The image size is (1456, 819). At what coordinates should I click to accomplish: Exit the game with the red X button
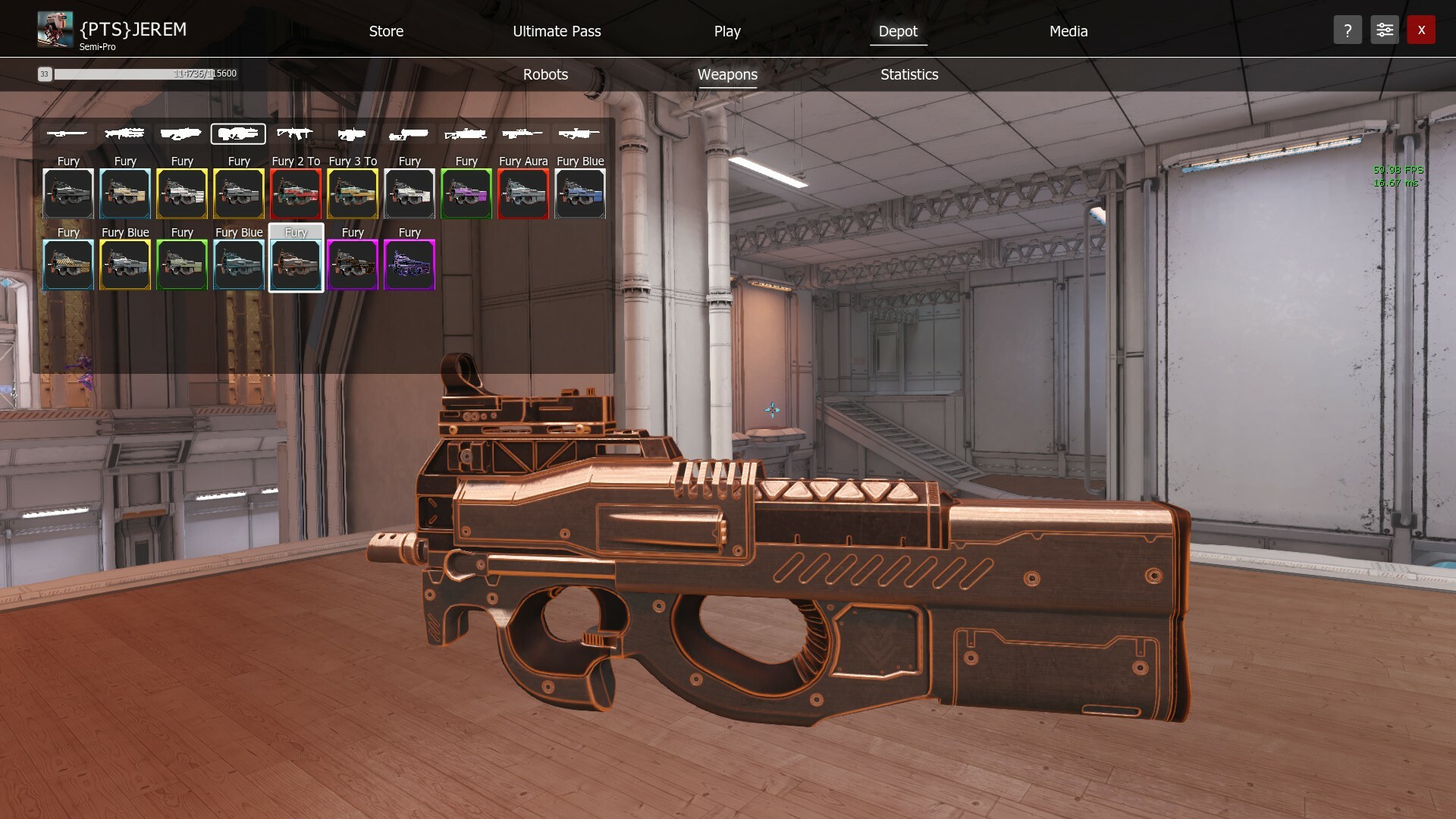pyautogui.click(x=1421, y=30)
